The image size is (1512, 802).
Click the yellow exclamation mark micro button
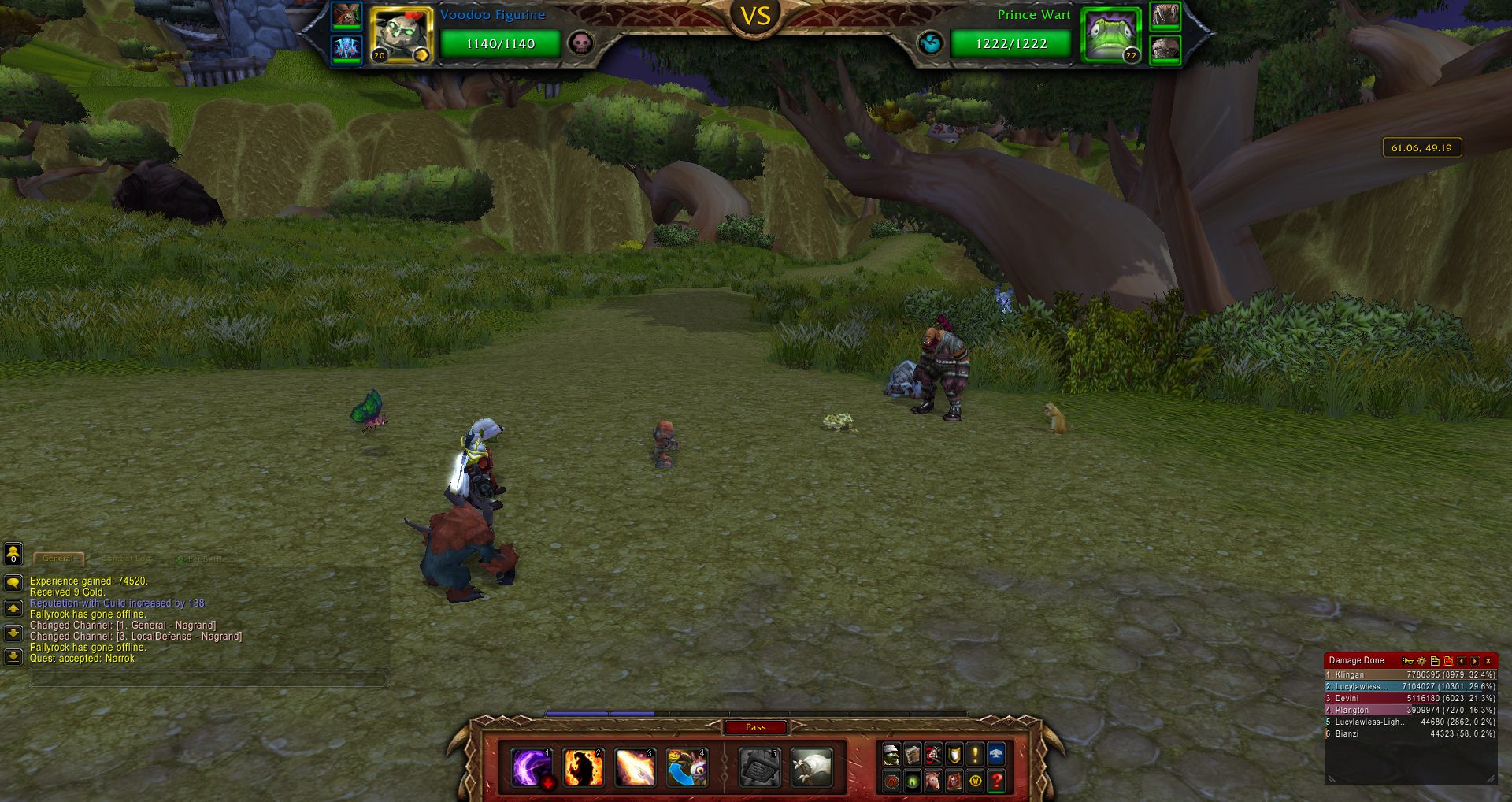[975, 755]
